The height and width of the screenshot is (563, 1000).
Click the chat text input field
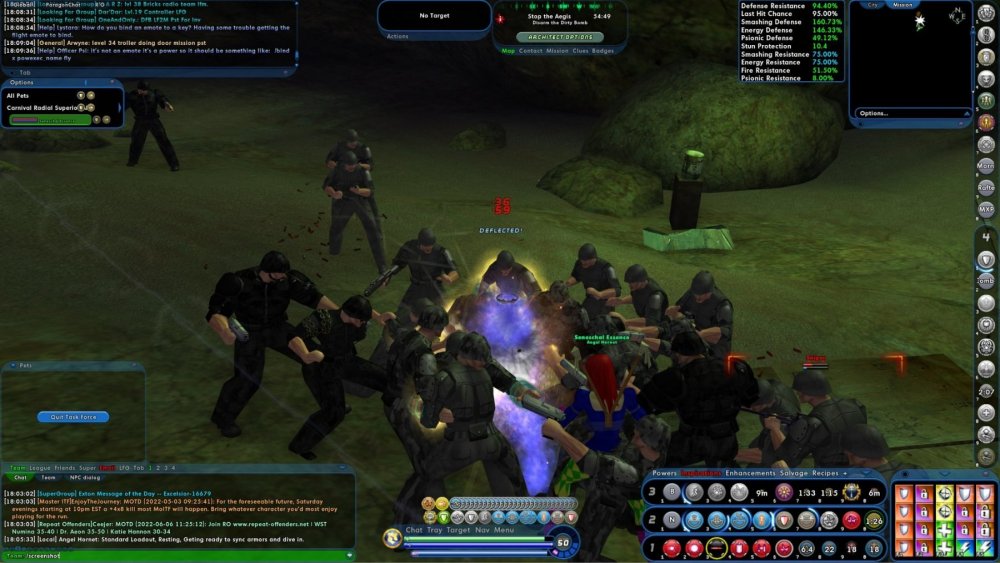[x=180, y=555]
